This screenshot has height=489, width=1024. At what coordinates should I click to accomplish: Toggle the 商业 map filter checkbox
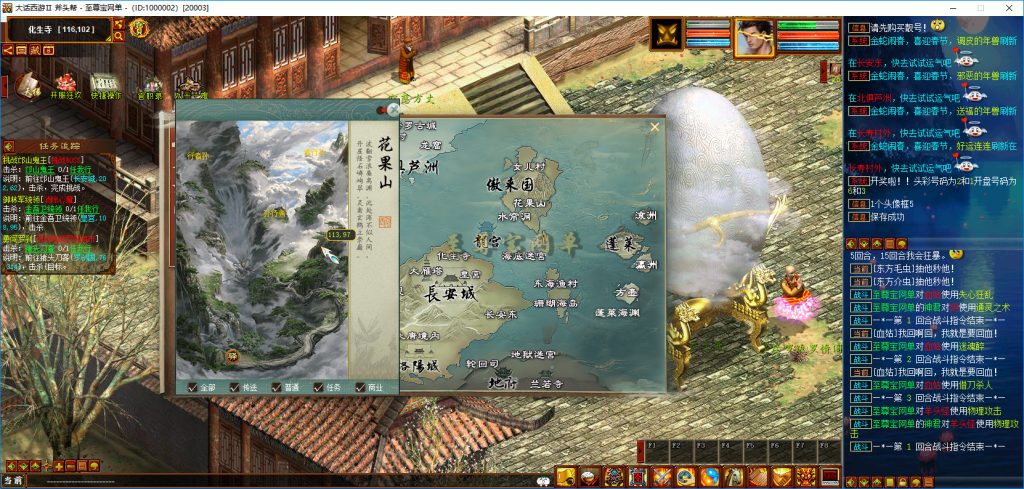pos(360,387)
